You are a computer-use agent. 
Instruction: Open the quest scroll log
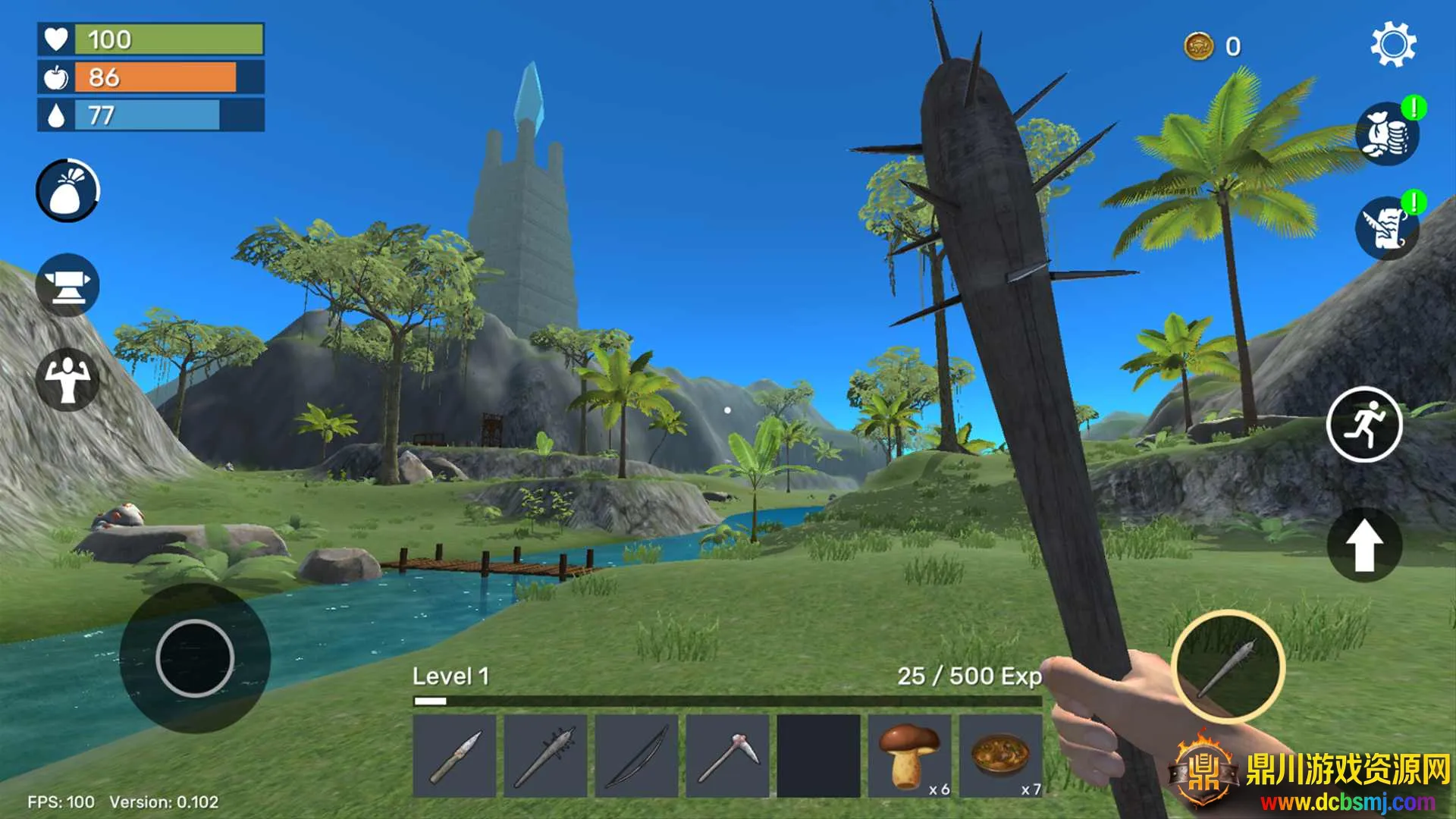click(x=1387, y=228)
